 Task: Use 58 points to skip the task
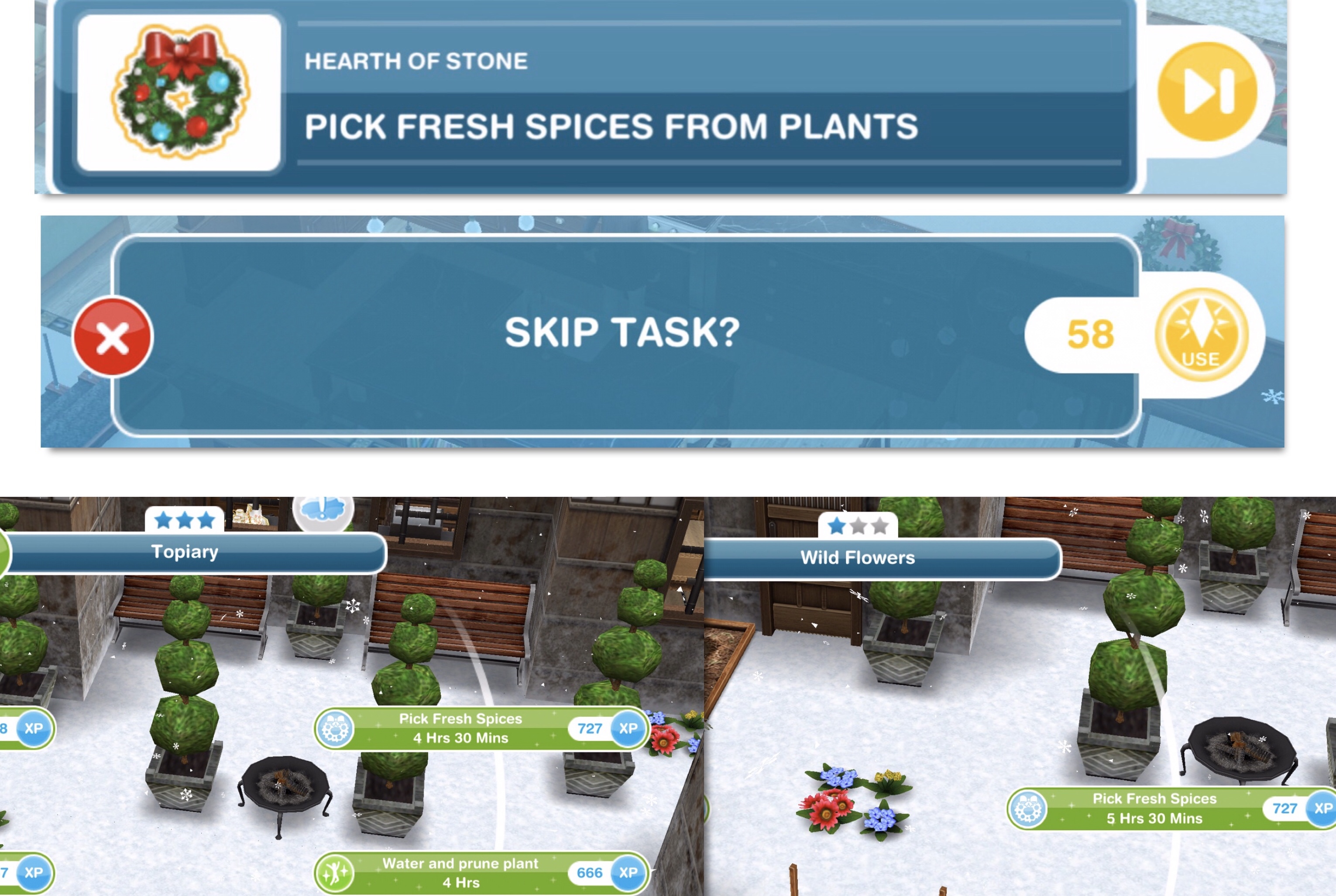tap(1201, 335)
